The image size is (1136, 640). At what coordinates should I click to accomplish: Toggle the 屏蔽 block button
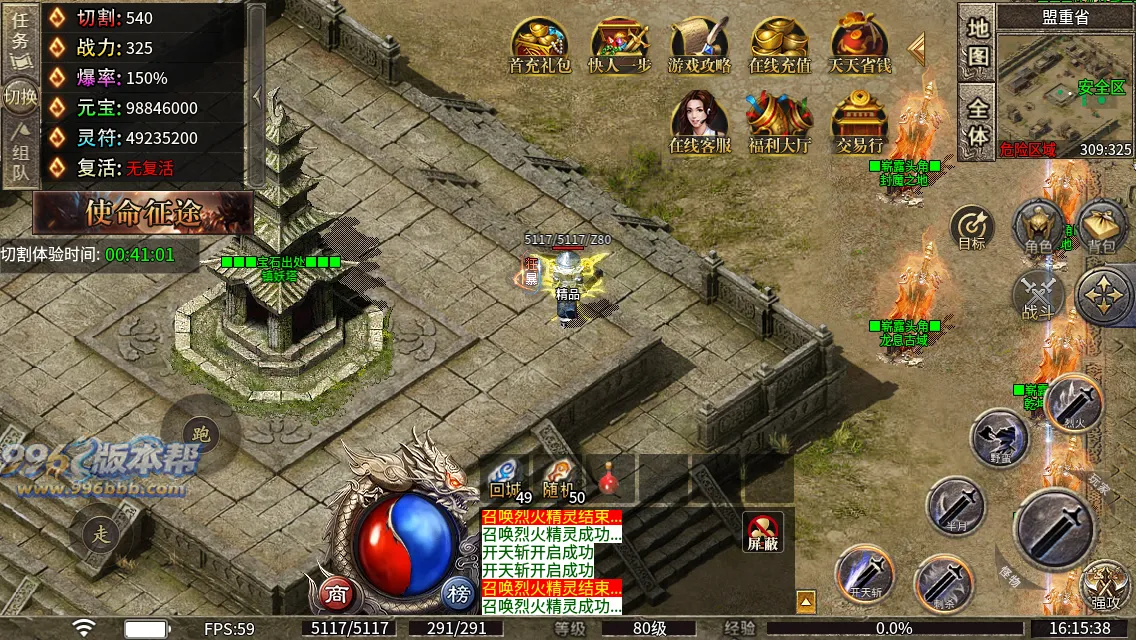tap(761, 531)
